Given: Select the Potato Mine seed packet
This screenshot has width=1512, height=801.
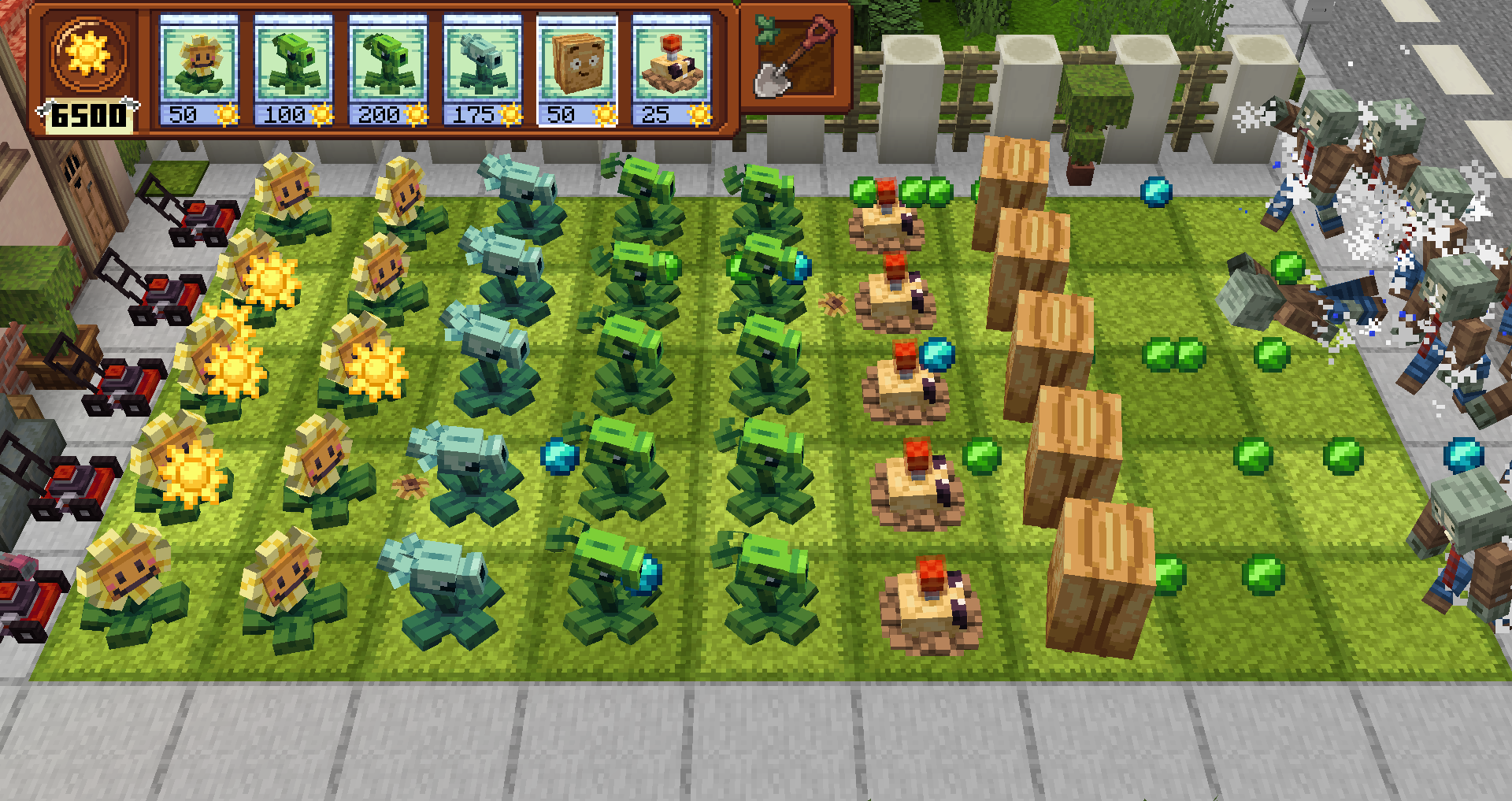Looking at the screenshot, I should [x=672, y=71].
